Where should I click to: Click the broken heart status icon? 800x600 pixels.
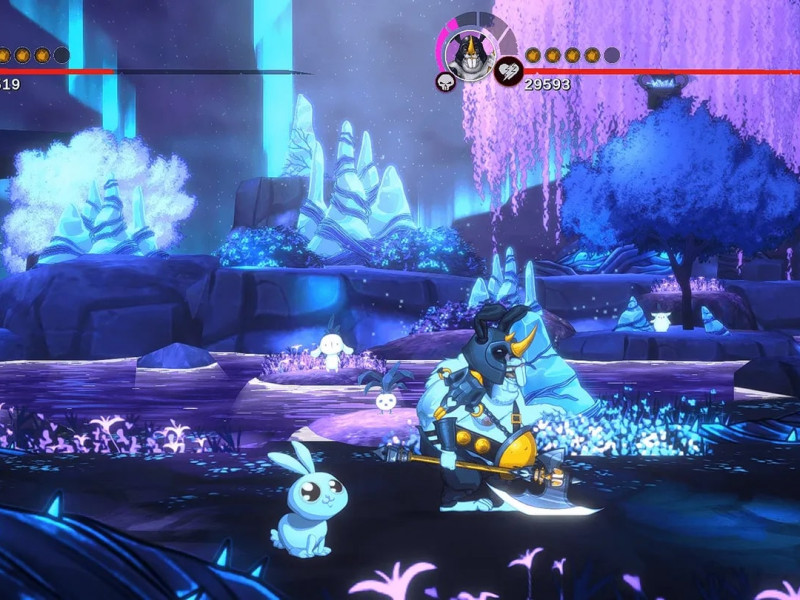(x=508, y=70)
